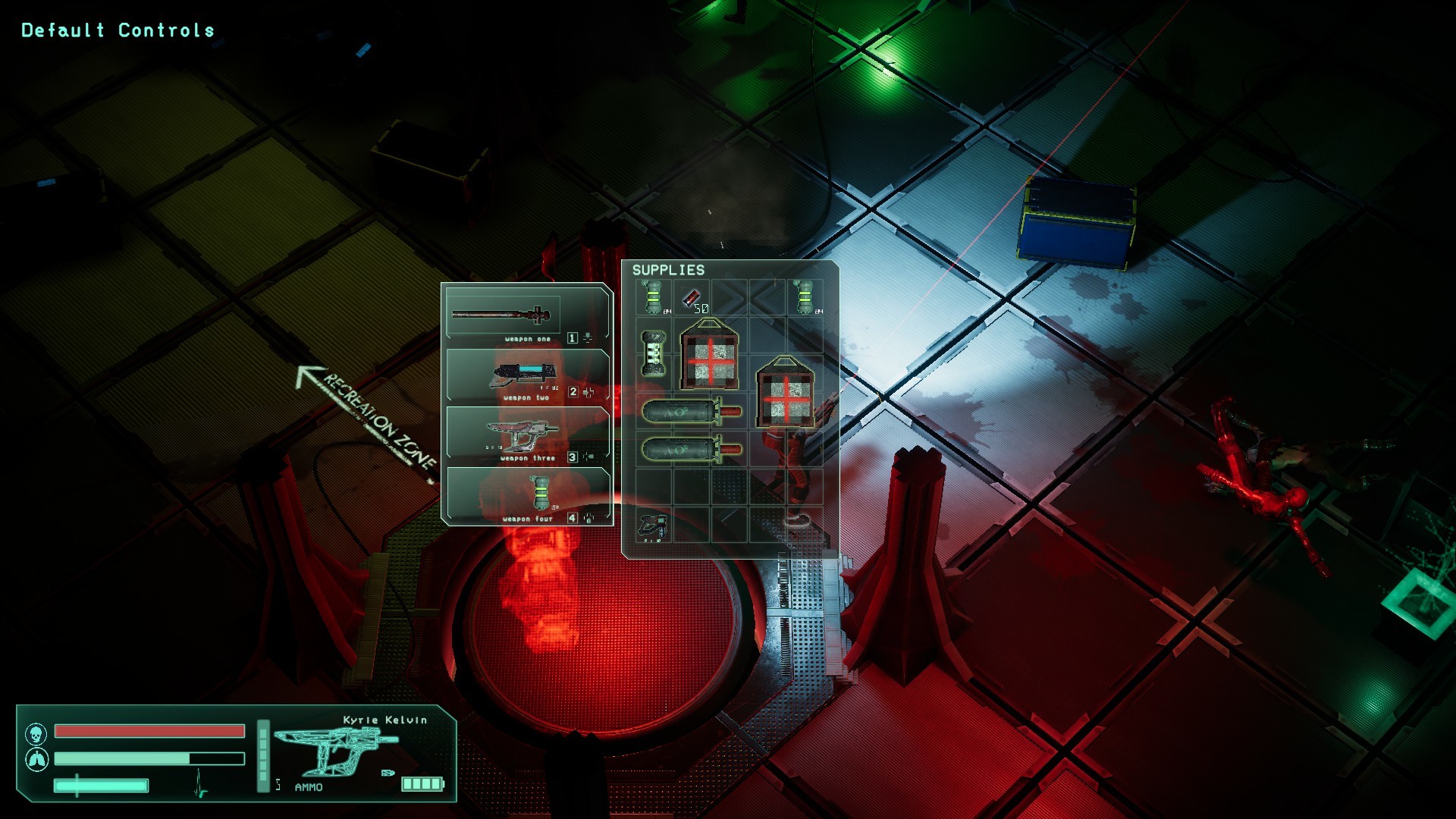
Task: Click the red health bar
Action: point(148,730)
